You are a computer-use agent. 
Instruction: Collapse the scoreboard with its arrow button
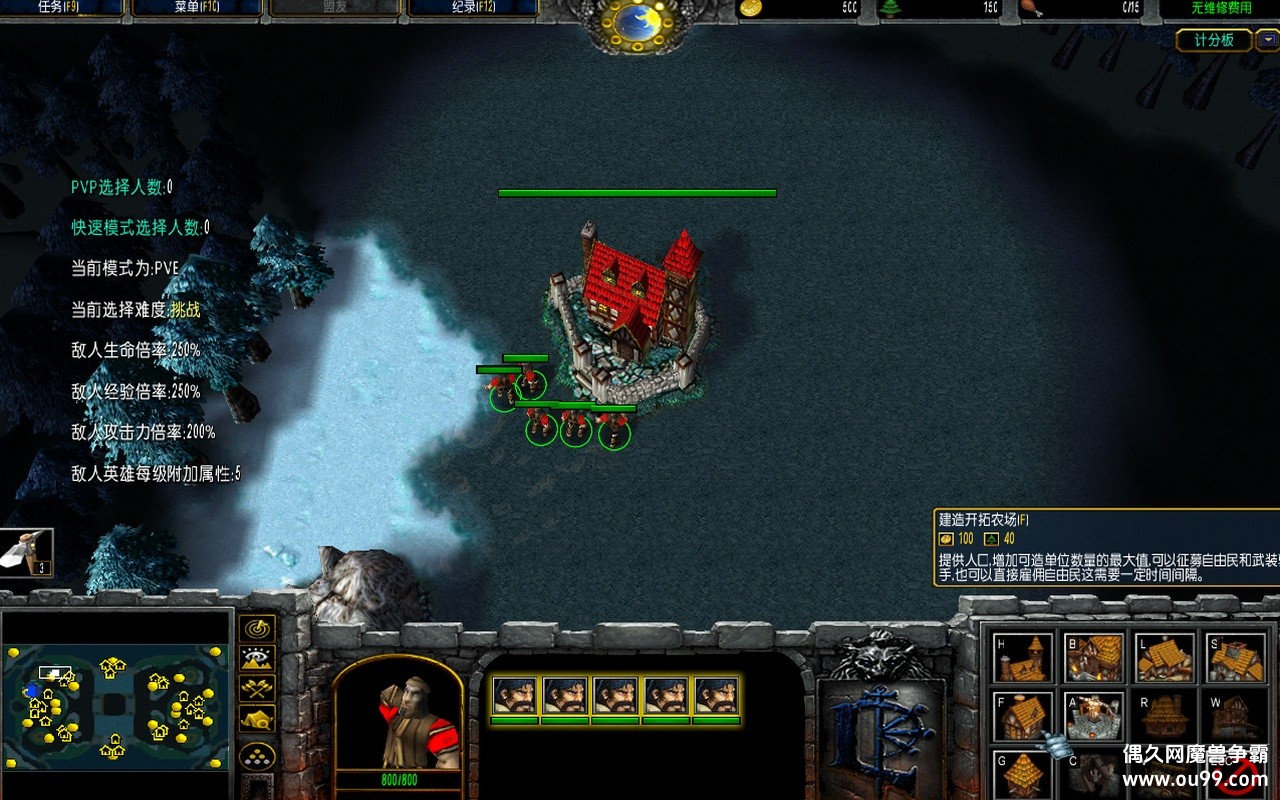(x=1265, y=40)
